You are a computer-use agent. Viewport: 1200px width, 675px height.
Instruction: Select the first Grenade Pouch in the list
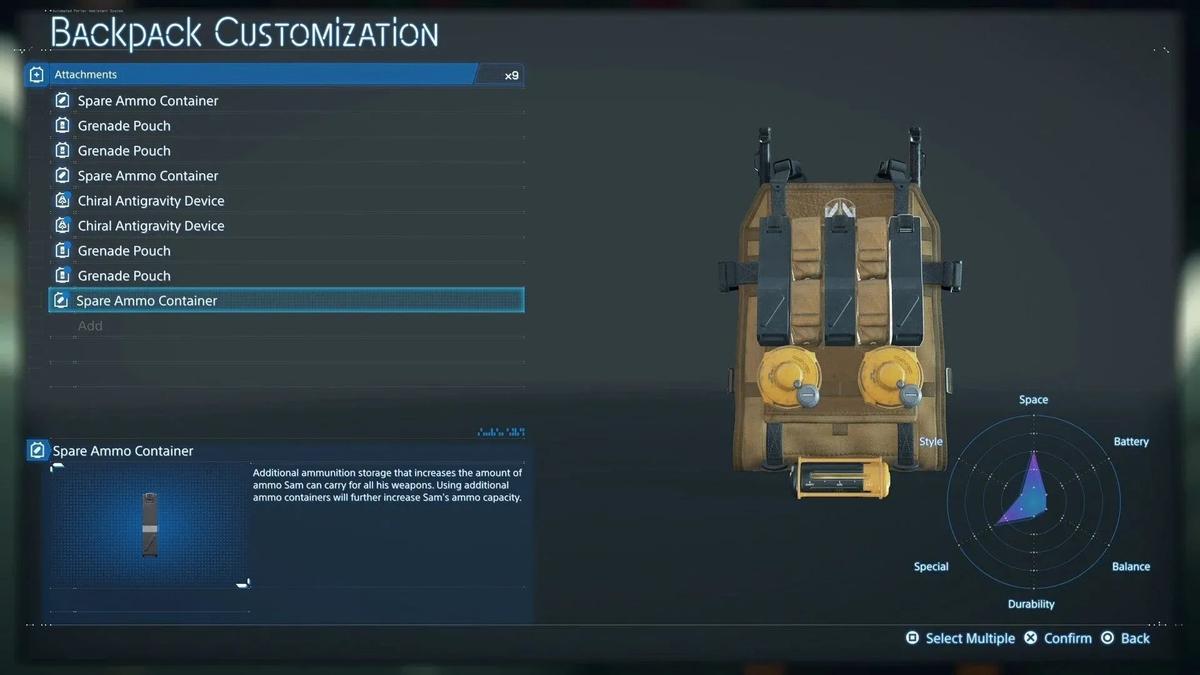pyautogui.click(x=124, y=126)
